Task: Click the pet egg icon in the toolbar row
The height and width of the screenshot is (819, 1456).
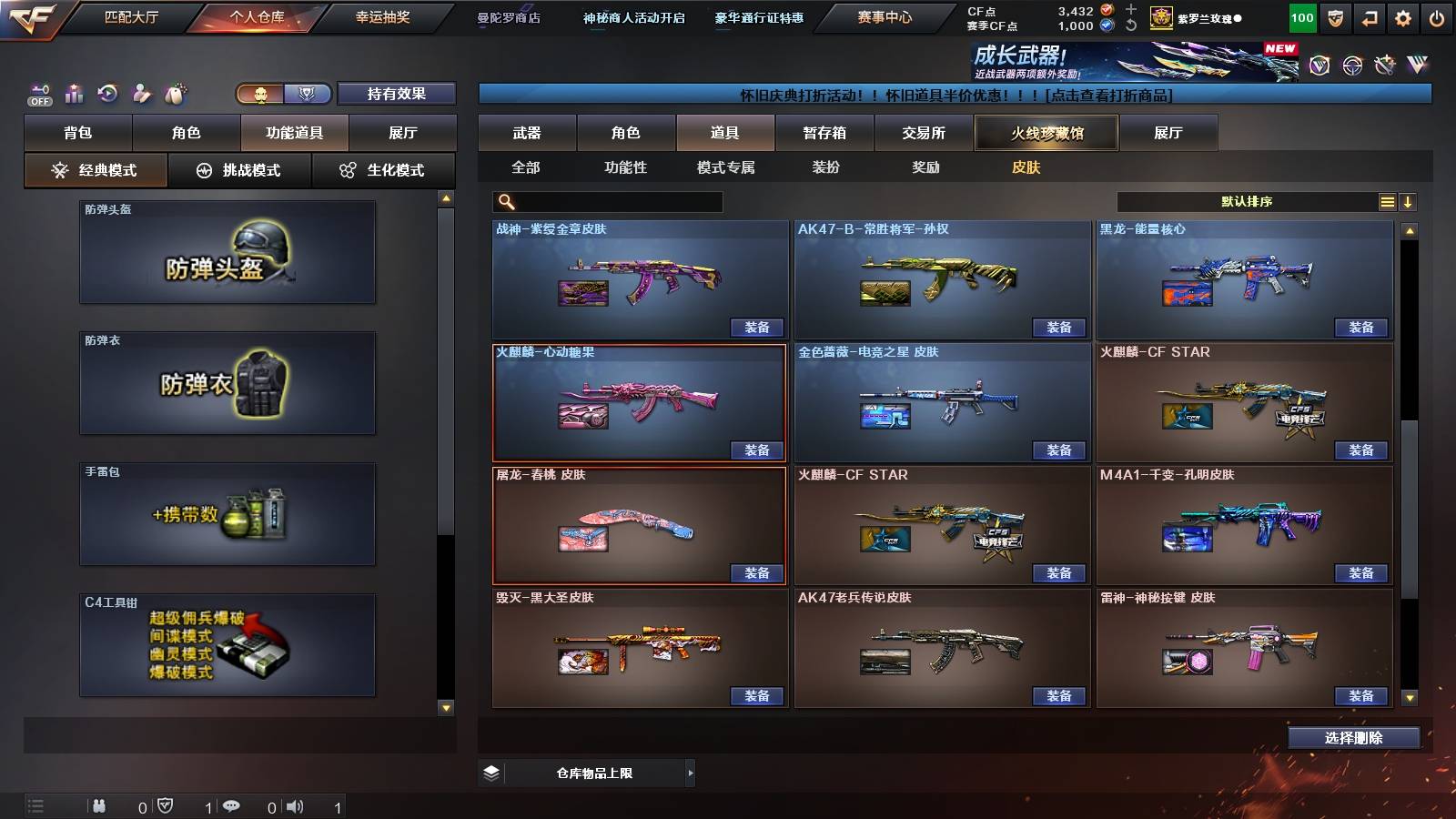Action: click(175, 94)
